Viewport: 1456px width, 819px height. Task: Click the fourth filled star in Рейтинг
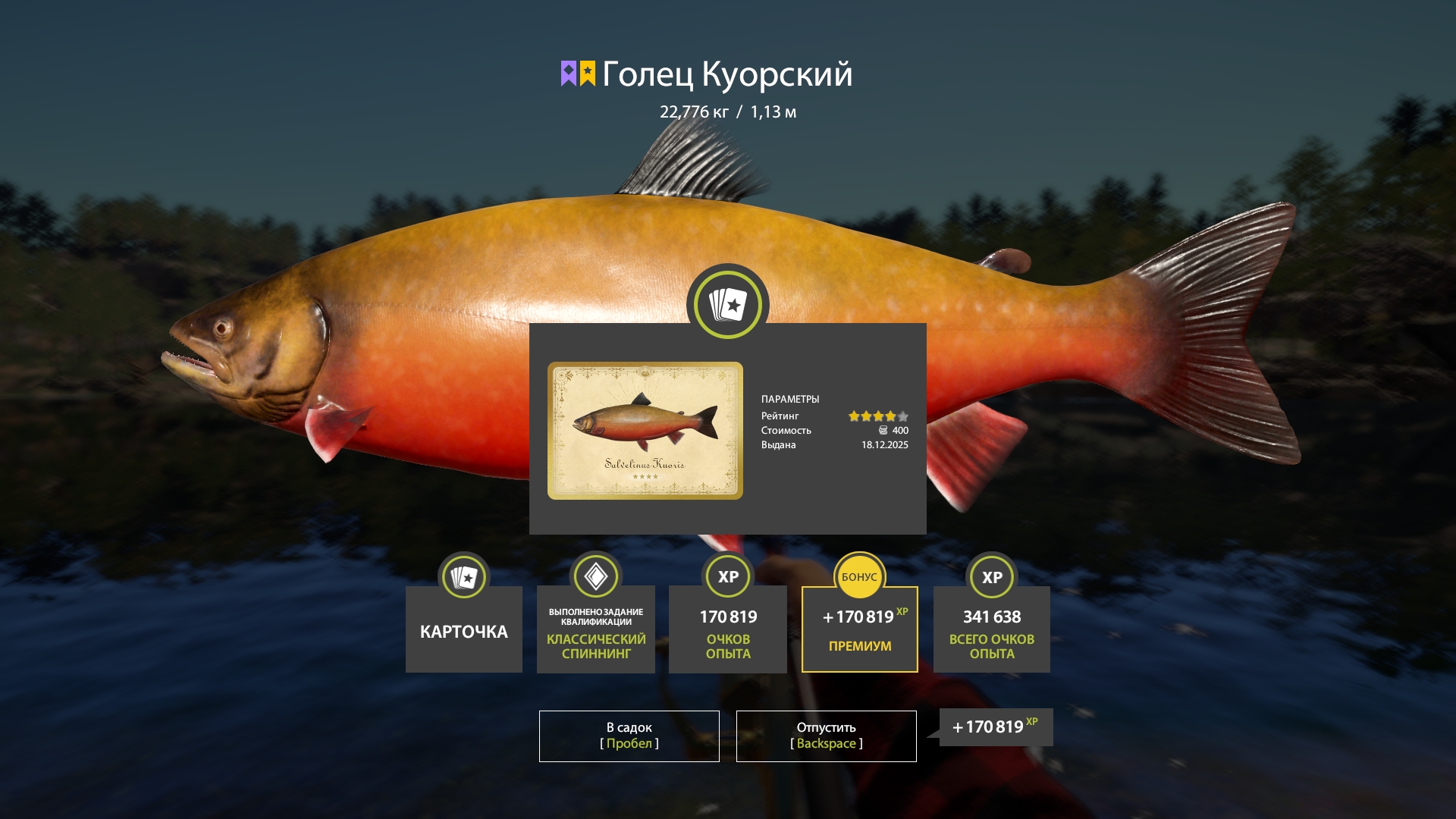tap(892, 416)
